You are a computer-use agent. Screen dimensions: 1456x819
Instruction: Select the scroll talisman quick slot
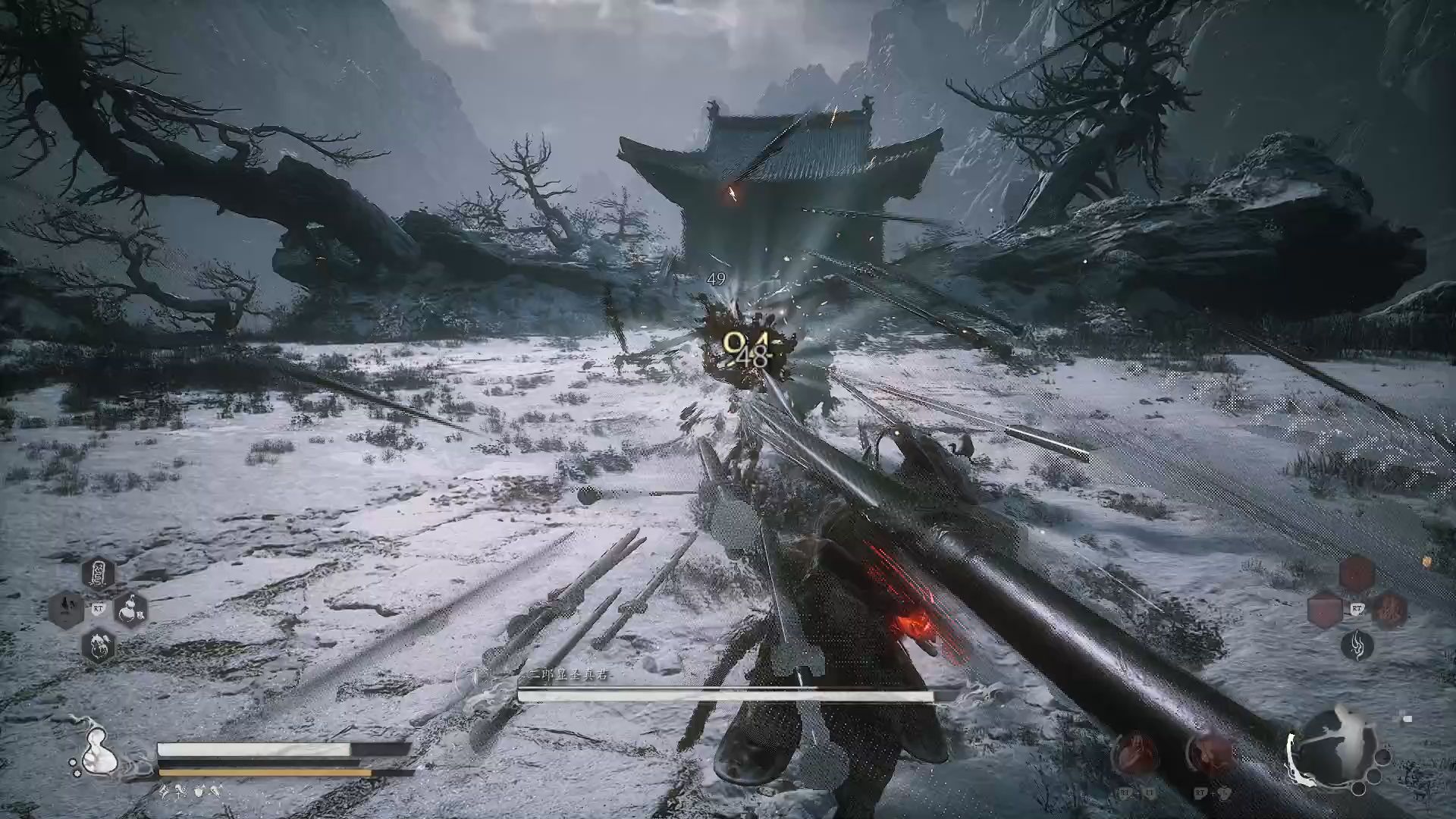(x=98, y=574)
